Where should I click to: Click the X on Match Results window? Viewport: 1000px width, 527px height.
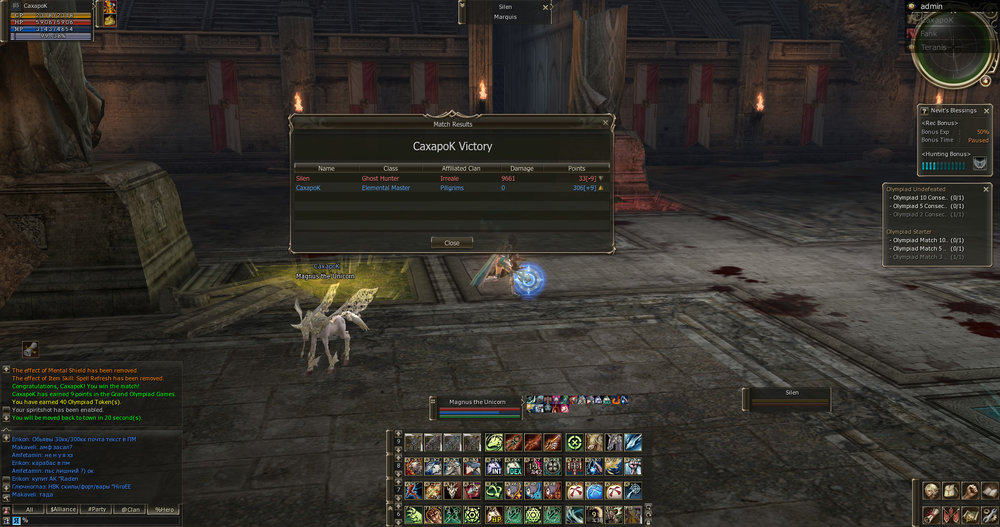tap(605, 122)
